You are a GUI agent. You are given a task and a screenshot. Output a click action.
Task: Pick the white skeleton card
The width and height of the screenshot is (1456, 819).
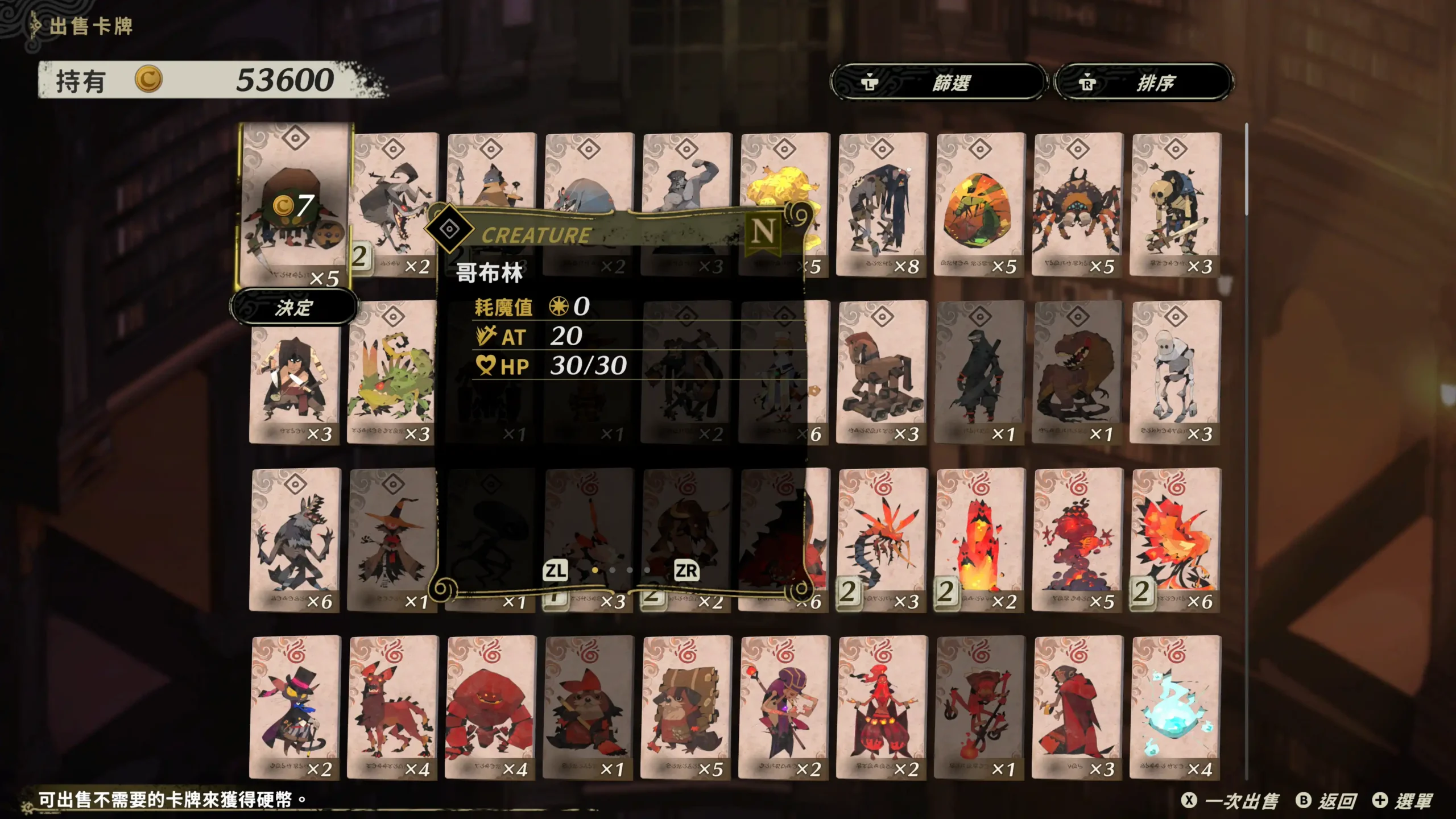point(1175,373)
